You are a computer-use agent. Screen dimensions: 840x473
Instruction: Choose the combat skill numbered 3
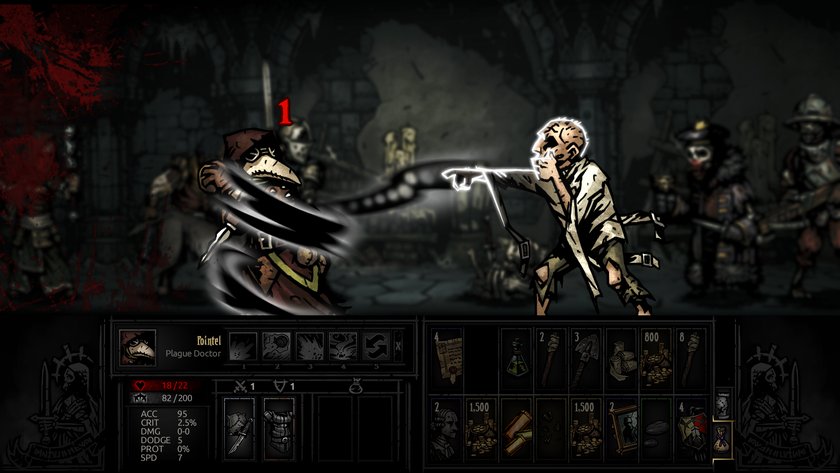tap(310, 346)
